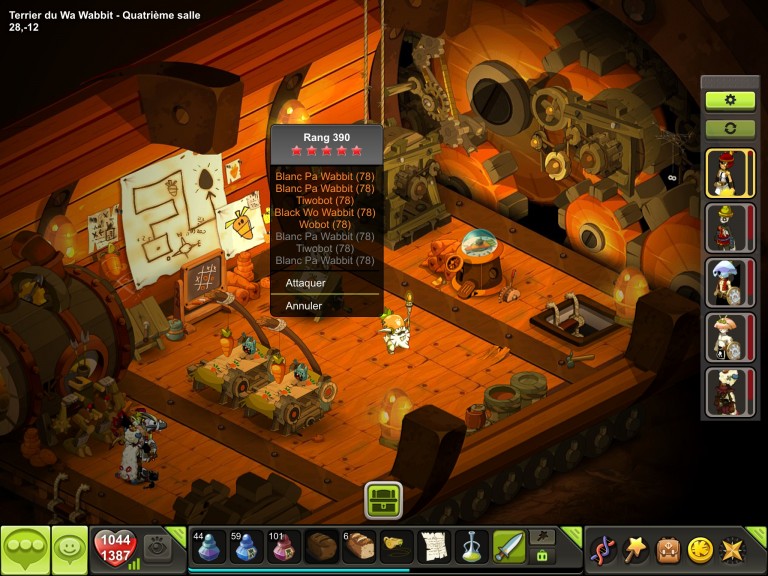Click the gold coin menu icon
The width and height of the screenshot is (768, 576).
click(x=700, y=549)
